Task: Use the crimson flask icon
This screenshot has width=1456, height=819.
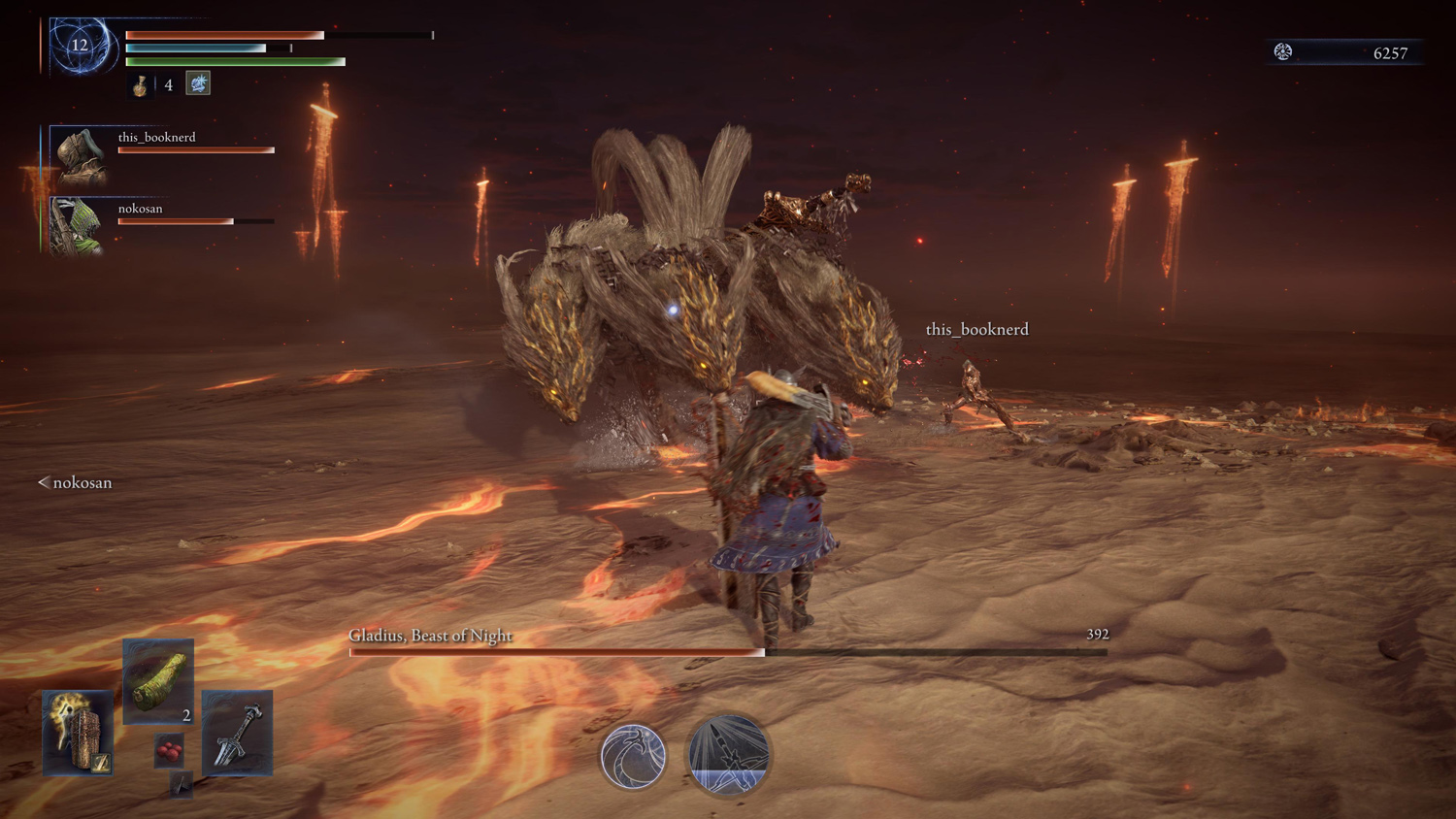Action: point(141,85)
